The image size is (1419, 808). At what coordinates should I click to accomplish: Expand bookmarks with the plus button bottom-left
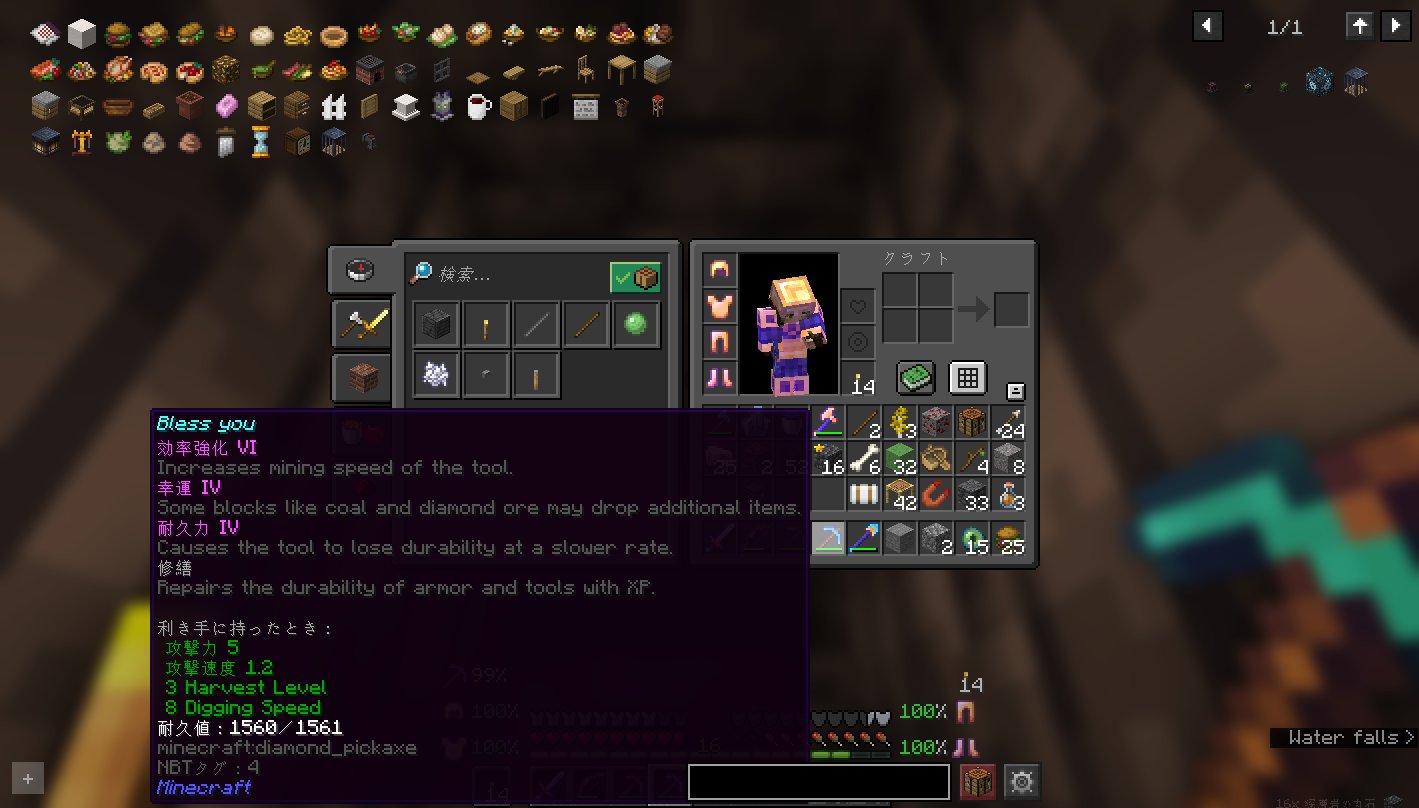tap(27, 777)
